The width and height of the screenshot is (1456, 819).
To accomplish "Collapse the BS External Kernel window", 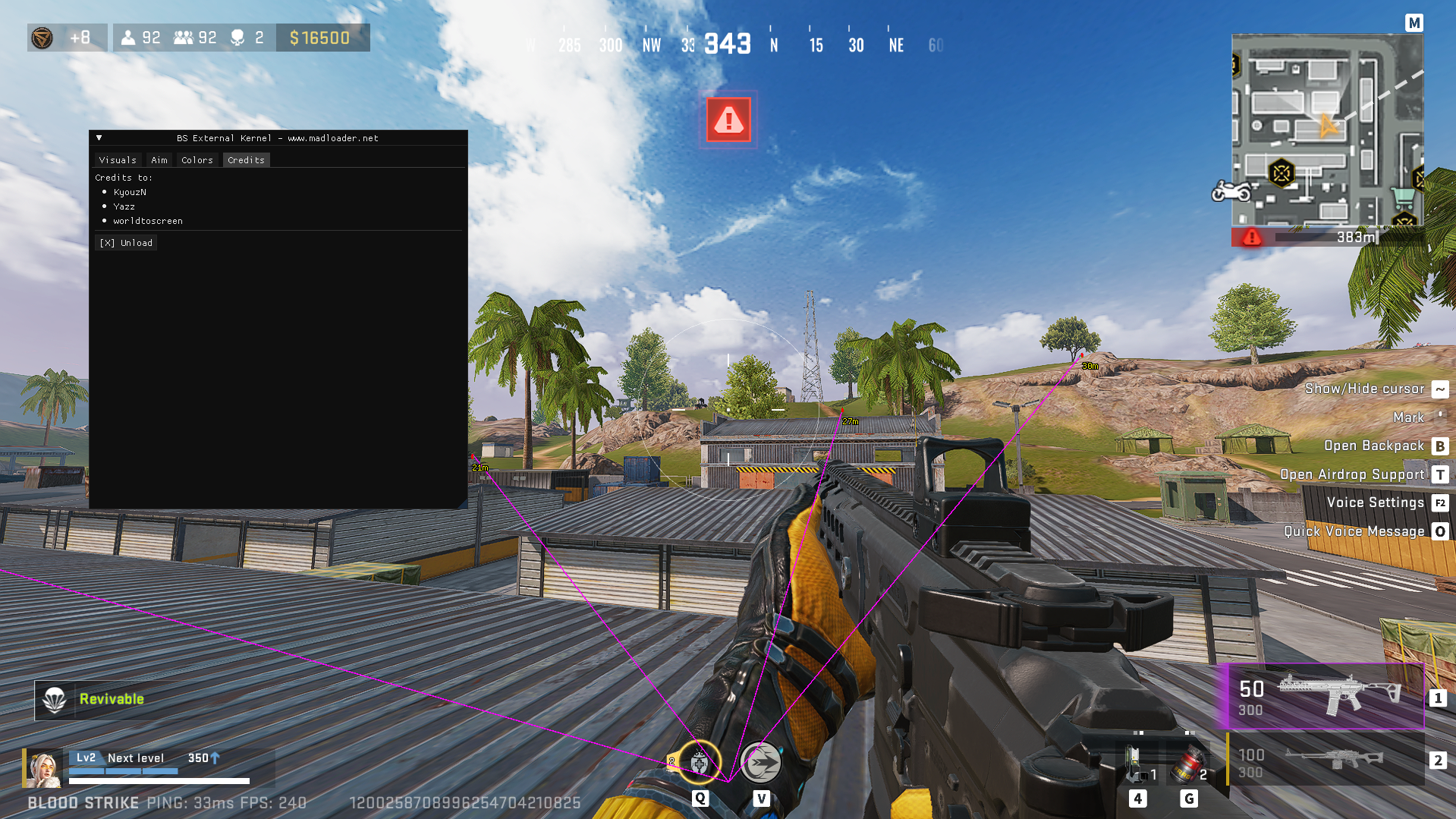I will pos(99,137).
